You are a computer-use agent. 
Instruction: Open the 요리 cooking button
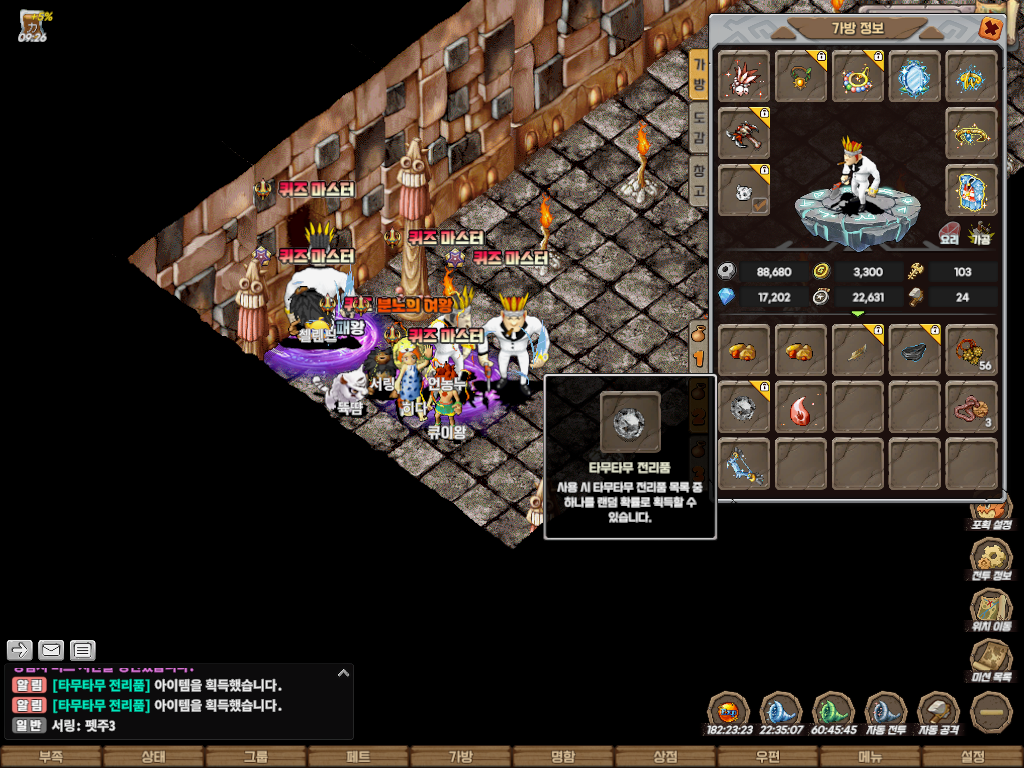click(951, 234)
